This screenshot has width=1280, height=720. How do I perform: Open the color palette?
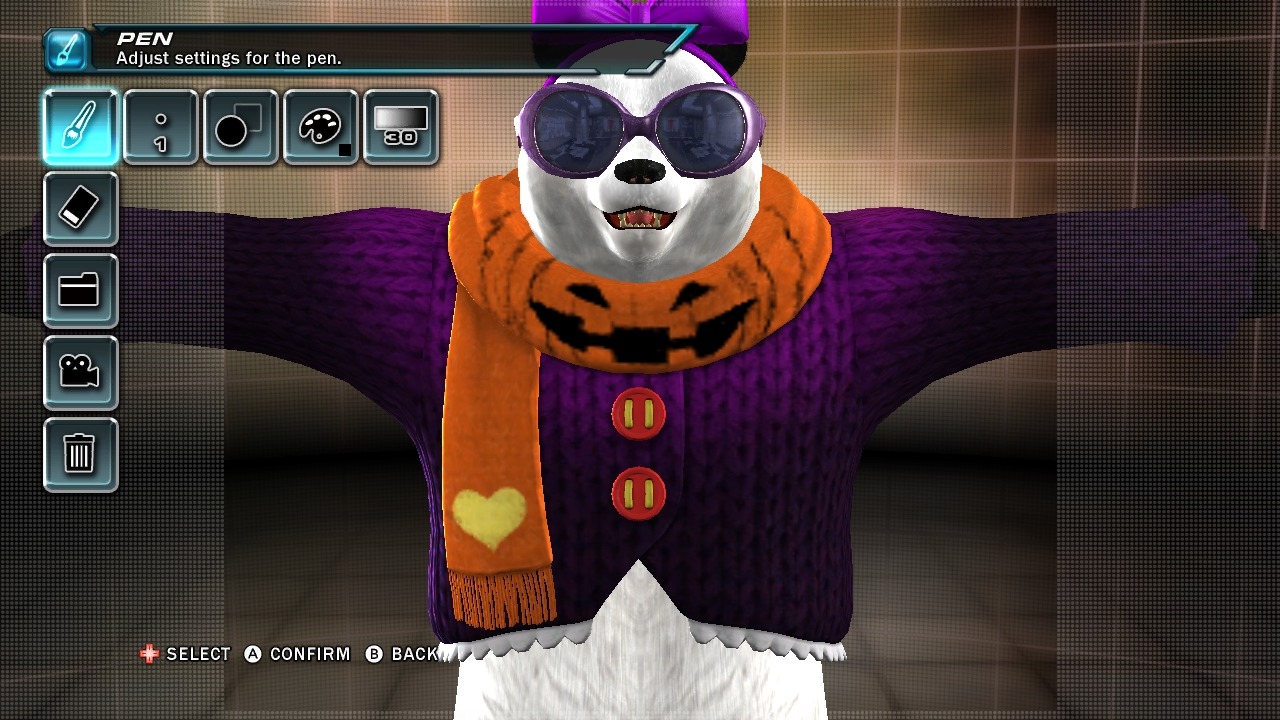pyautogui.click(x=321, y=127)
